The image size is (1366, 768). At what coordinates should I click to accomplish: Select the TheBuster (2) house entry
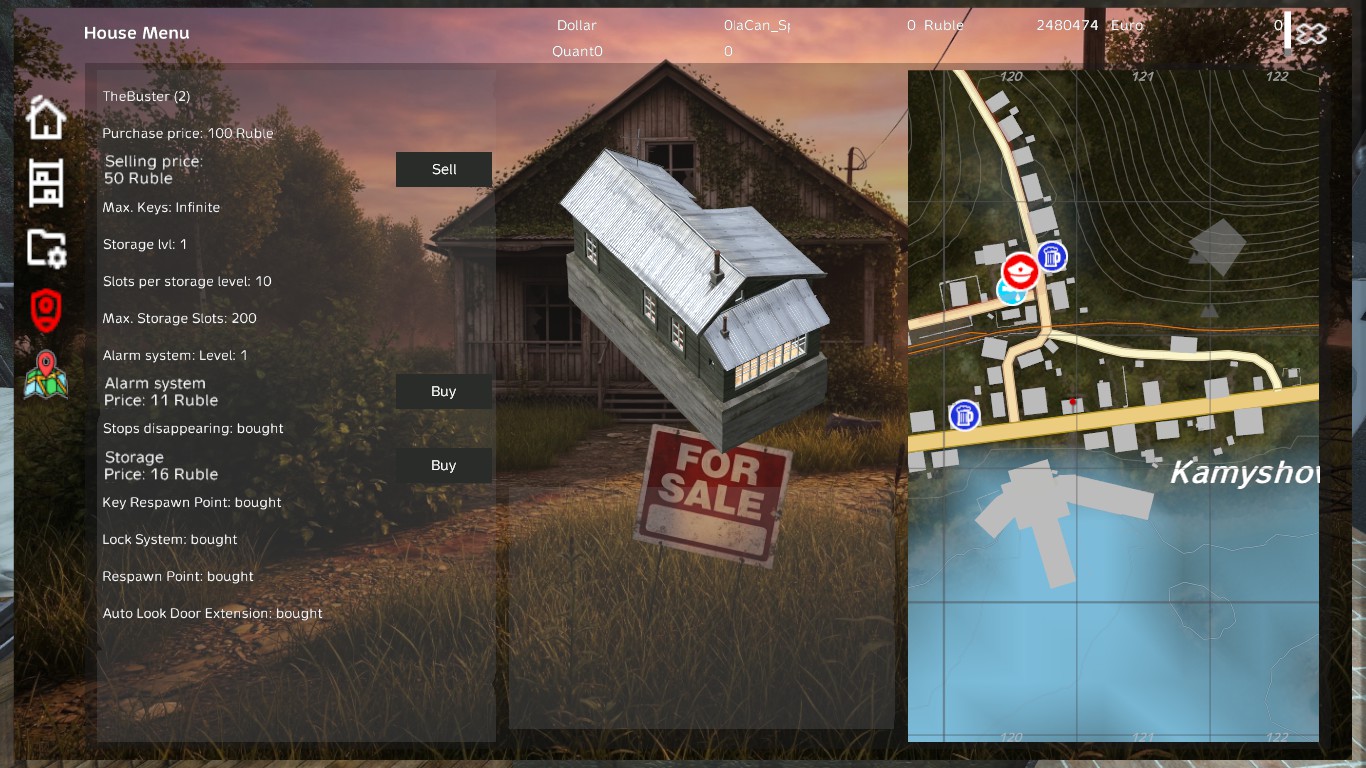pos(146,96)
